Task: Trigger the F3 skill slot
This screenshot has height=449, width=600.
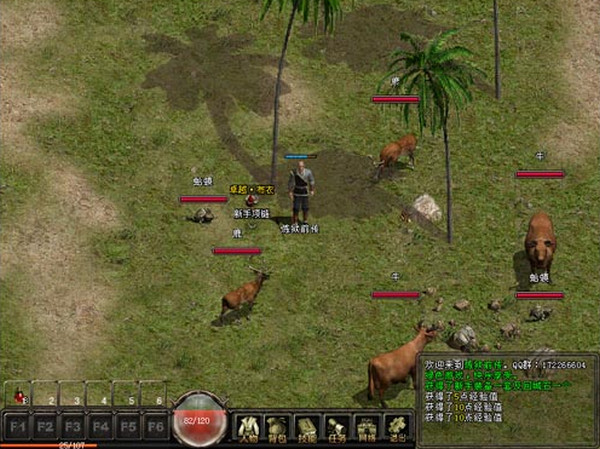Action: click(x=72, y=424)
